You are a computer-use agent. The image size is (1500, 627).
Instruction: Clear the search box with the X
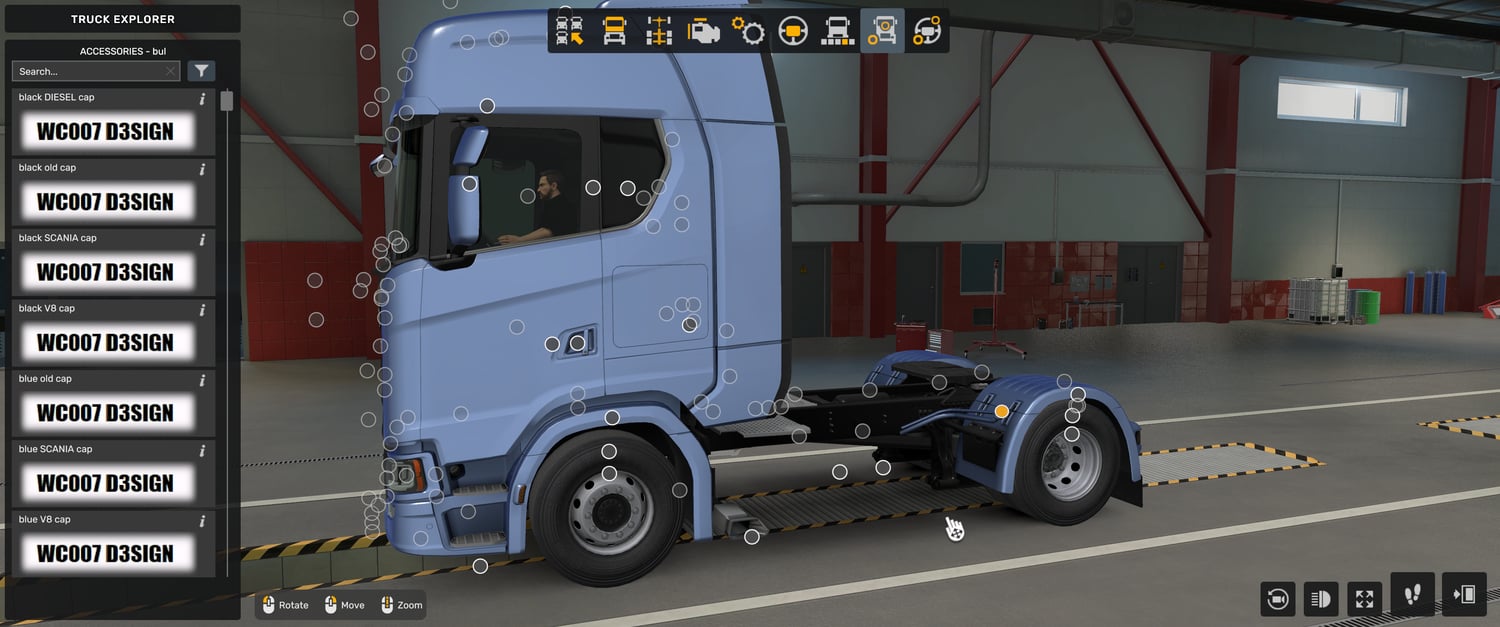pos(171,71)
